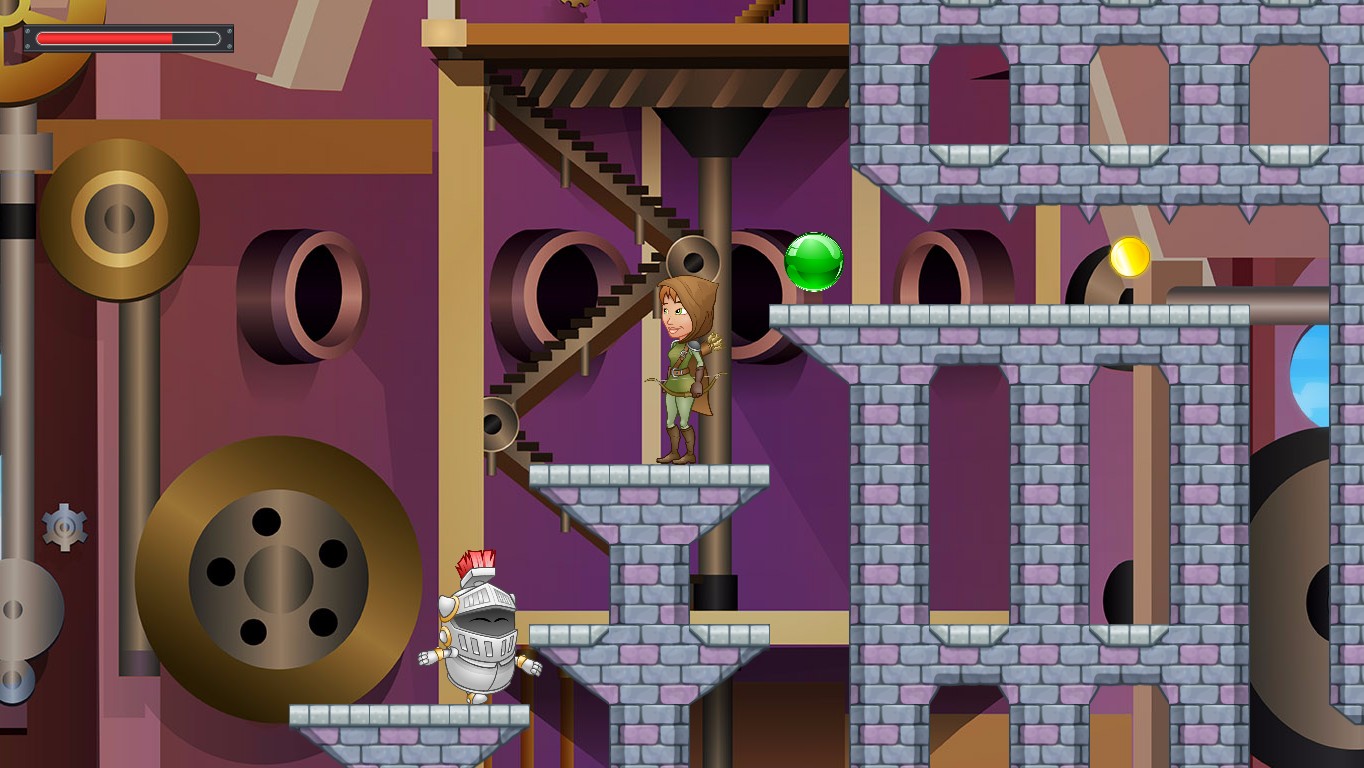Click the knight's red helmet crest
1364x768 pixels.
click(474, 560)
